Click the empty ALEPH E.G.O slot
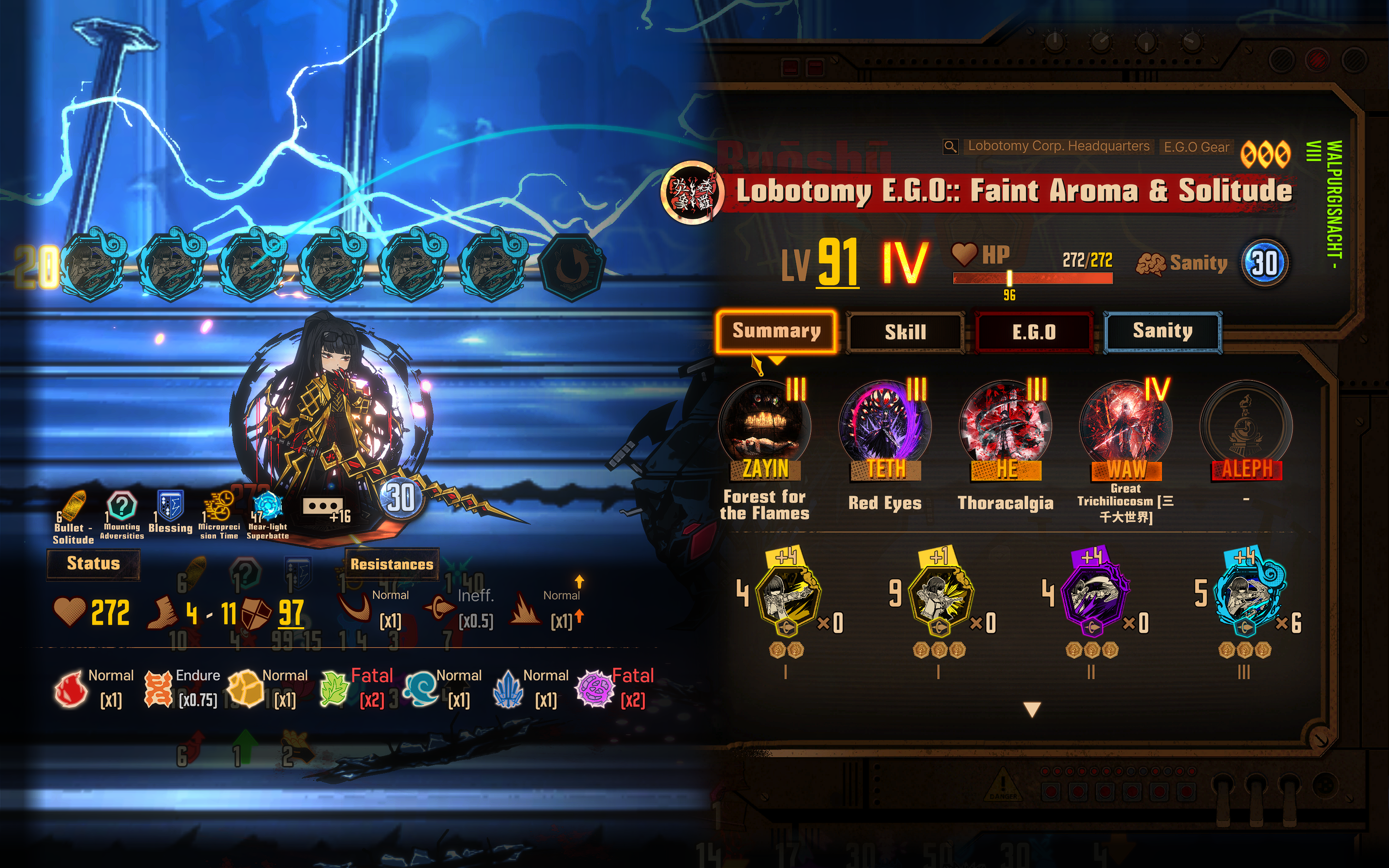The width and height of the screenshot is (1389, 868). click(1246, 427)
